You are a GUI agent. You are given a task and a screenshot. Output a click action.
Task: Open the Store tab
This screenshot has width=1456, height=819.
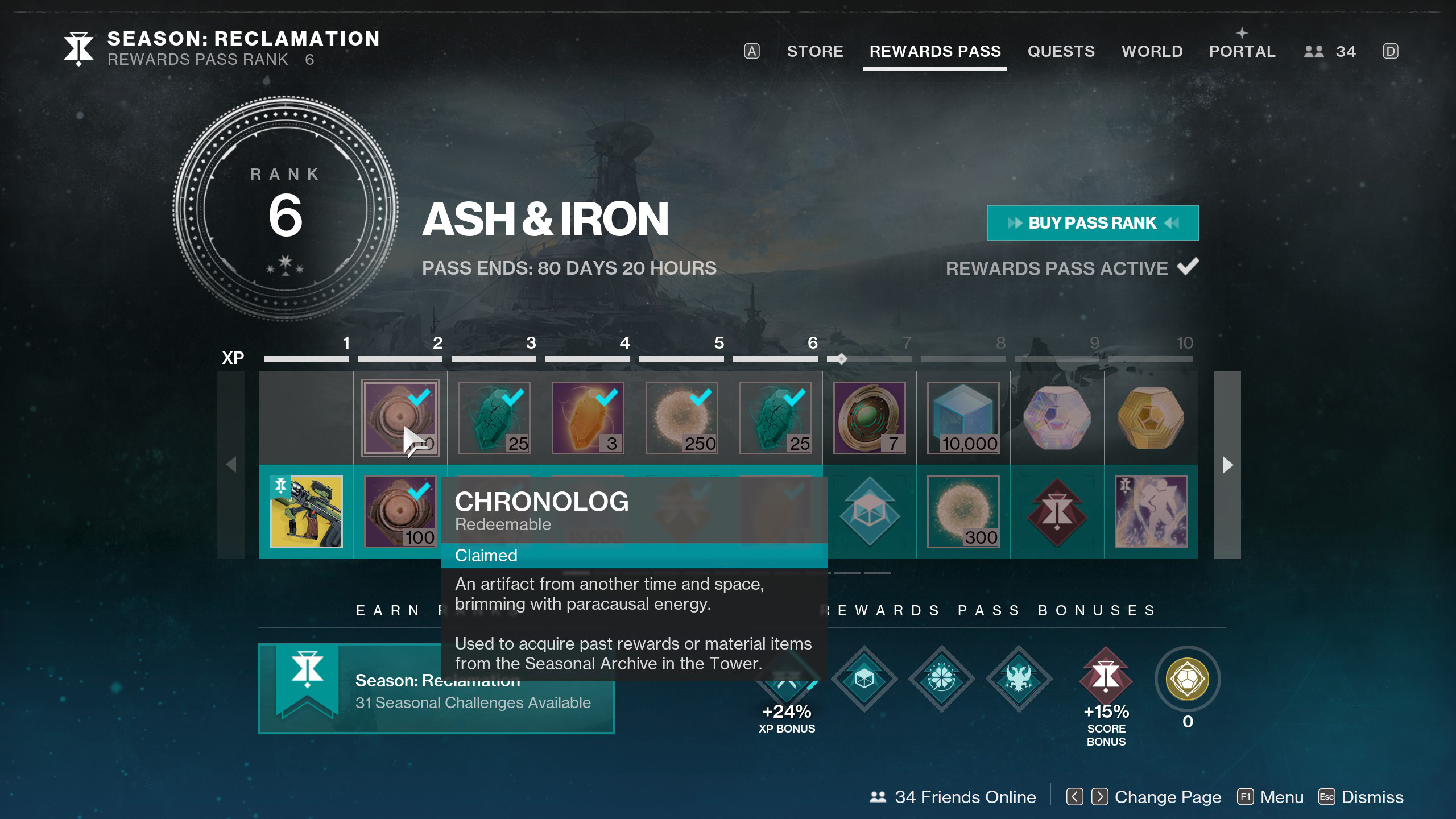point(814,51)
